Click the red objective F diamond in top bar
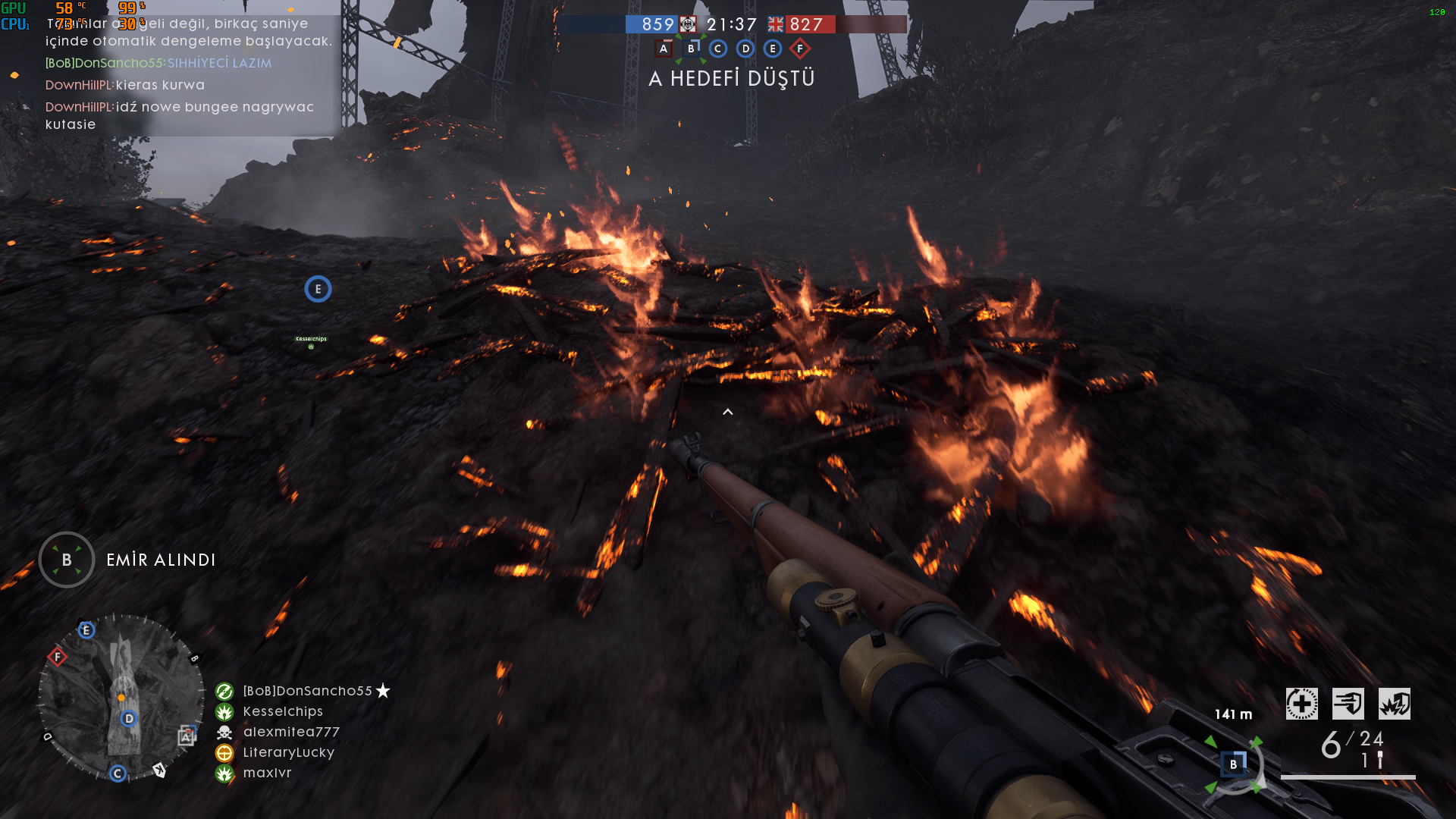Screen dimensions: 1456x819 tap(800, 49)
